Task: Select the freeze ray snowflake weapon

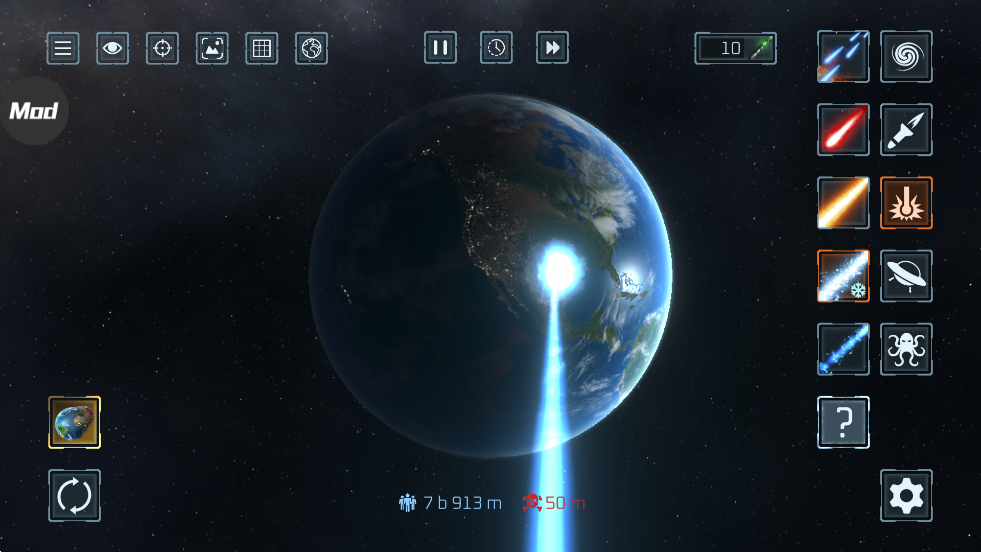Action: pos(843,275)
